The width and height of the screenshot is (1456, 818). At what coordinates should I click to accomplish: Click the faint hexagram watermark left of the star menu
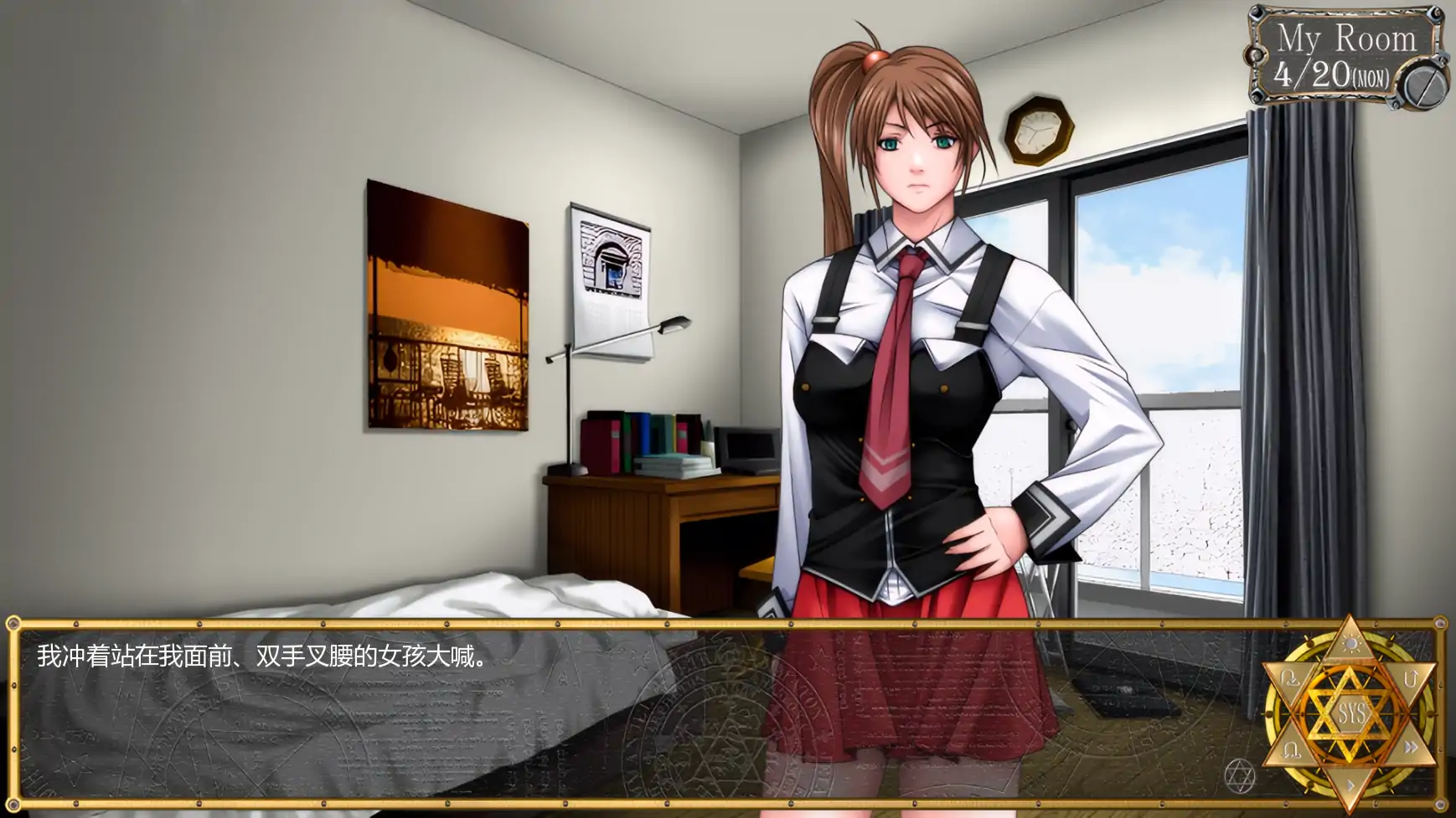[1240, 776]
